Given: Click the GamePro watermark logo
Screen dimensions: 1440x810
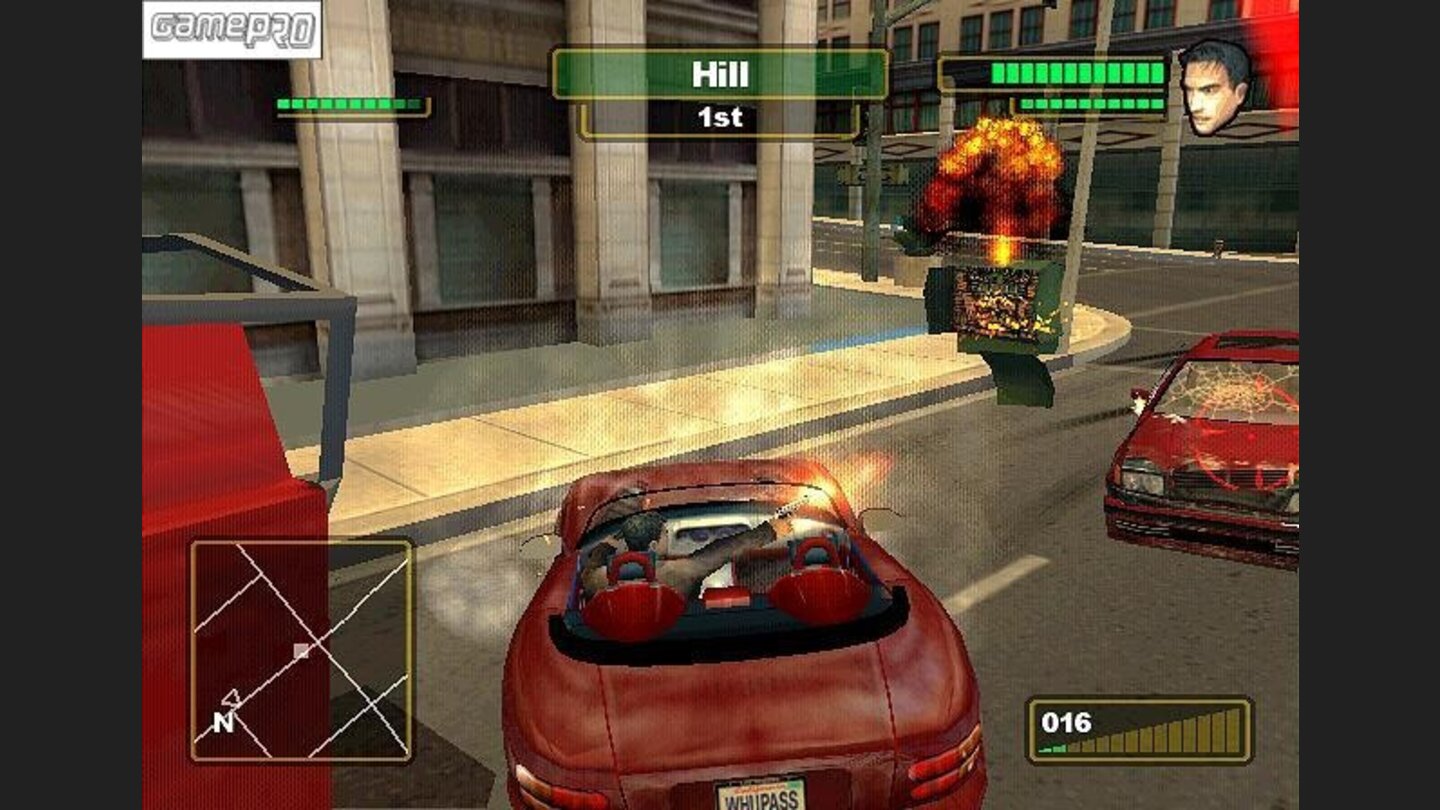Looking at the screenshot, I should [x=232, y=30].
